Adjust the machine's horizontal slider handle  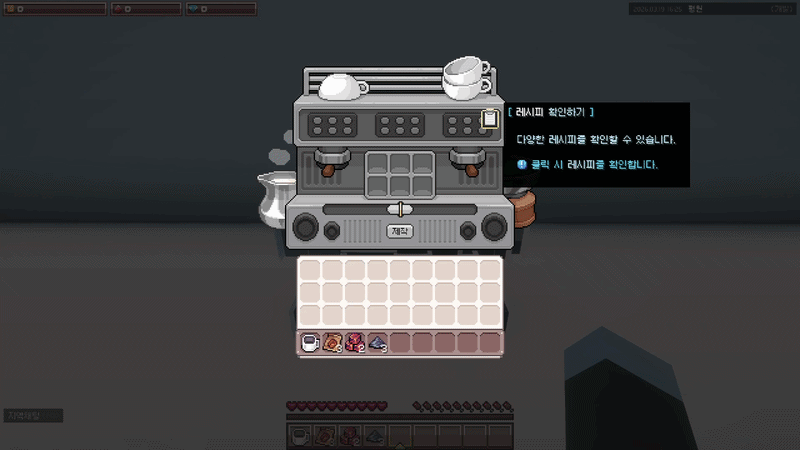tap(400, 208)
